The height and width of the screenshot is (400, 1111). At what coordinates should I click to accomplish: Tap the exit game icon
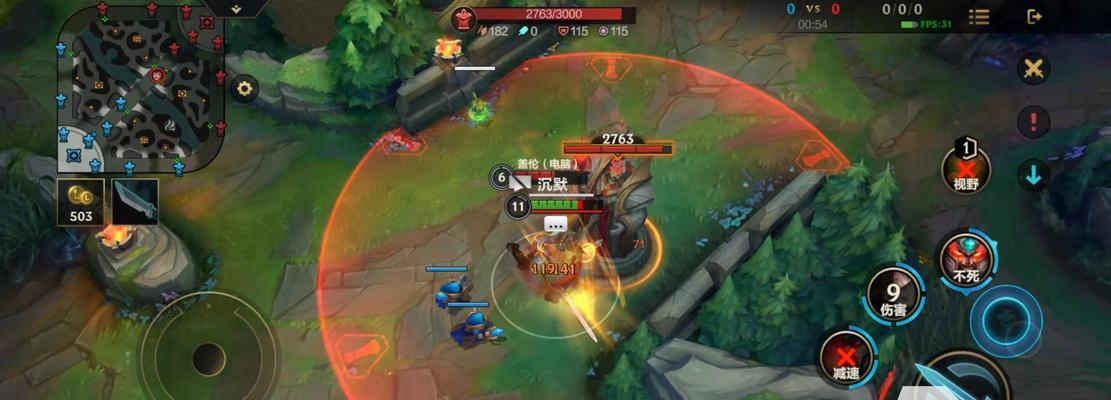(1034, 17)
